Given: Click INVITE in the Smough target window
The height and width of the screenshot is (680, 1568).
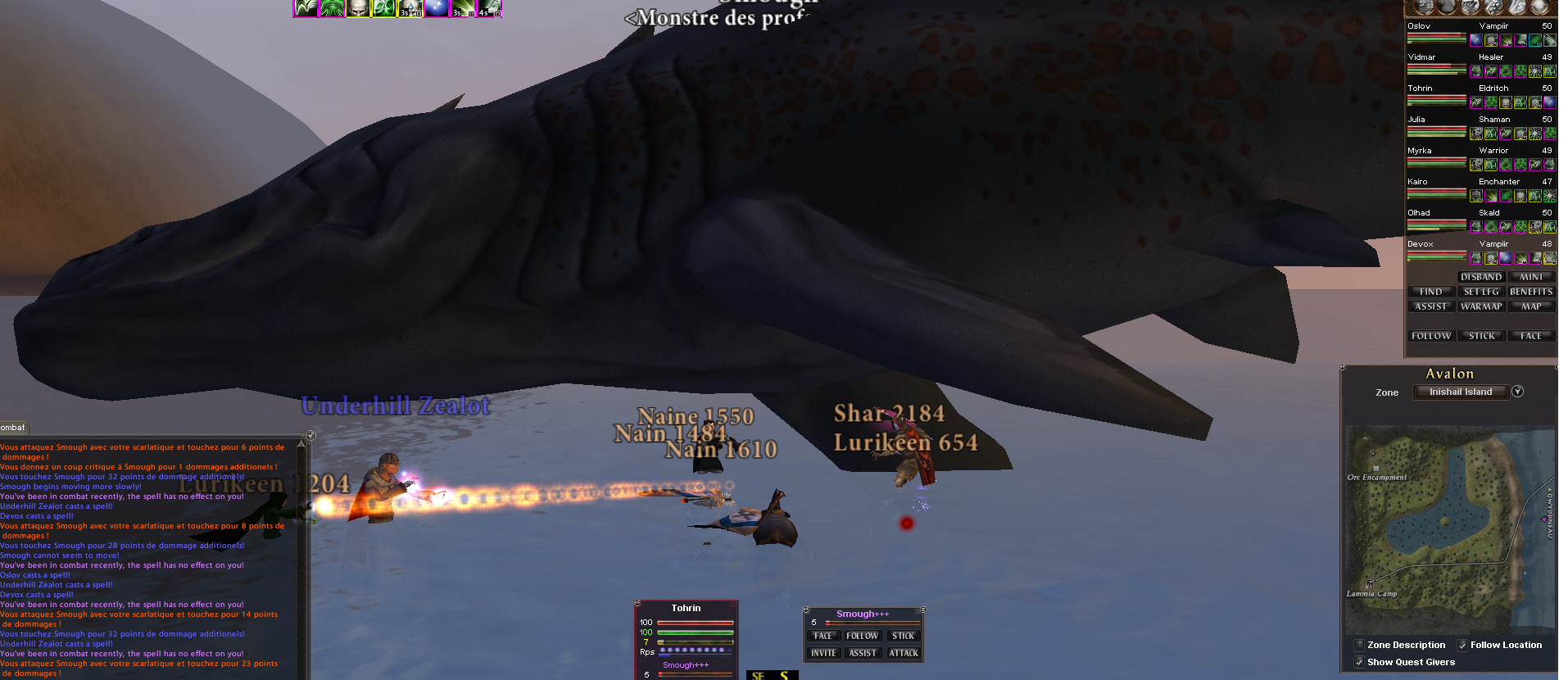Looking at the screenshot, I should coord(823,653).
